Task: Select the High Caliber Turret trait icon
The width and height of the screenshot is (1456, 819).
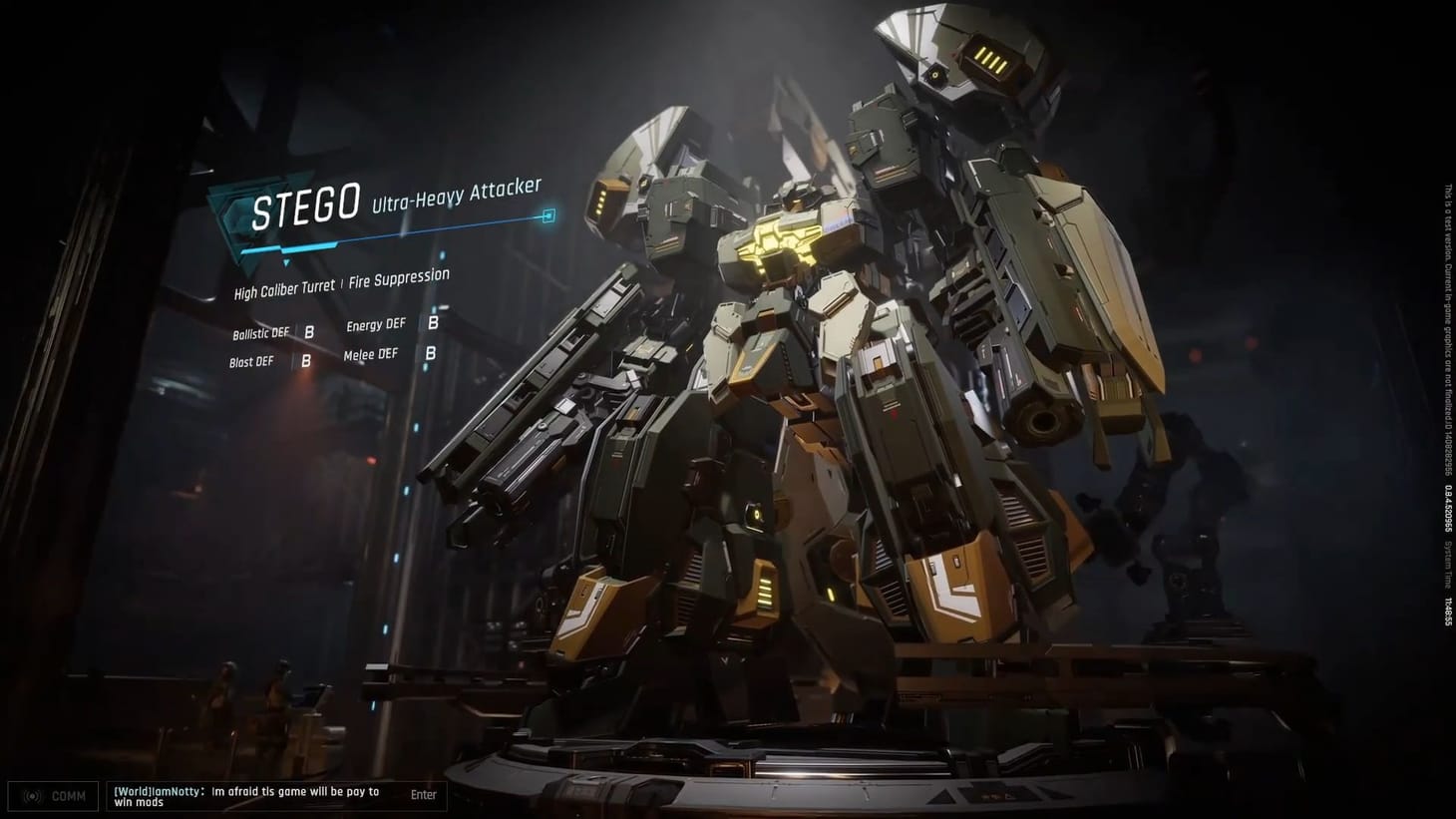Action: (282, 288)
